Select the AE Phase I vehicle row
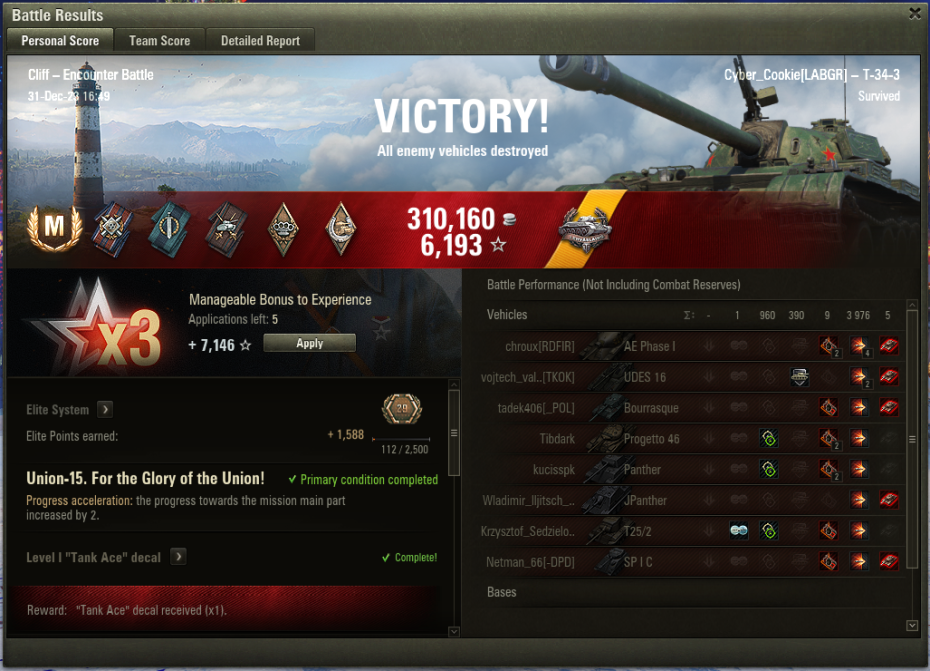 coord(649,346)
